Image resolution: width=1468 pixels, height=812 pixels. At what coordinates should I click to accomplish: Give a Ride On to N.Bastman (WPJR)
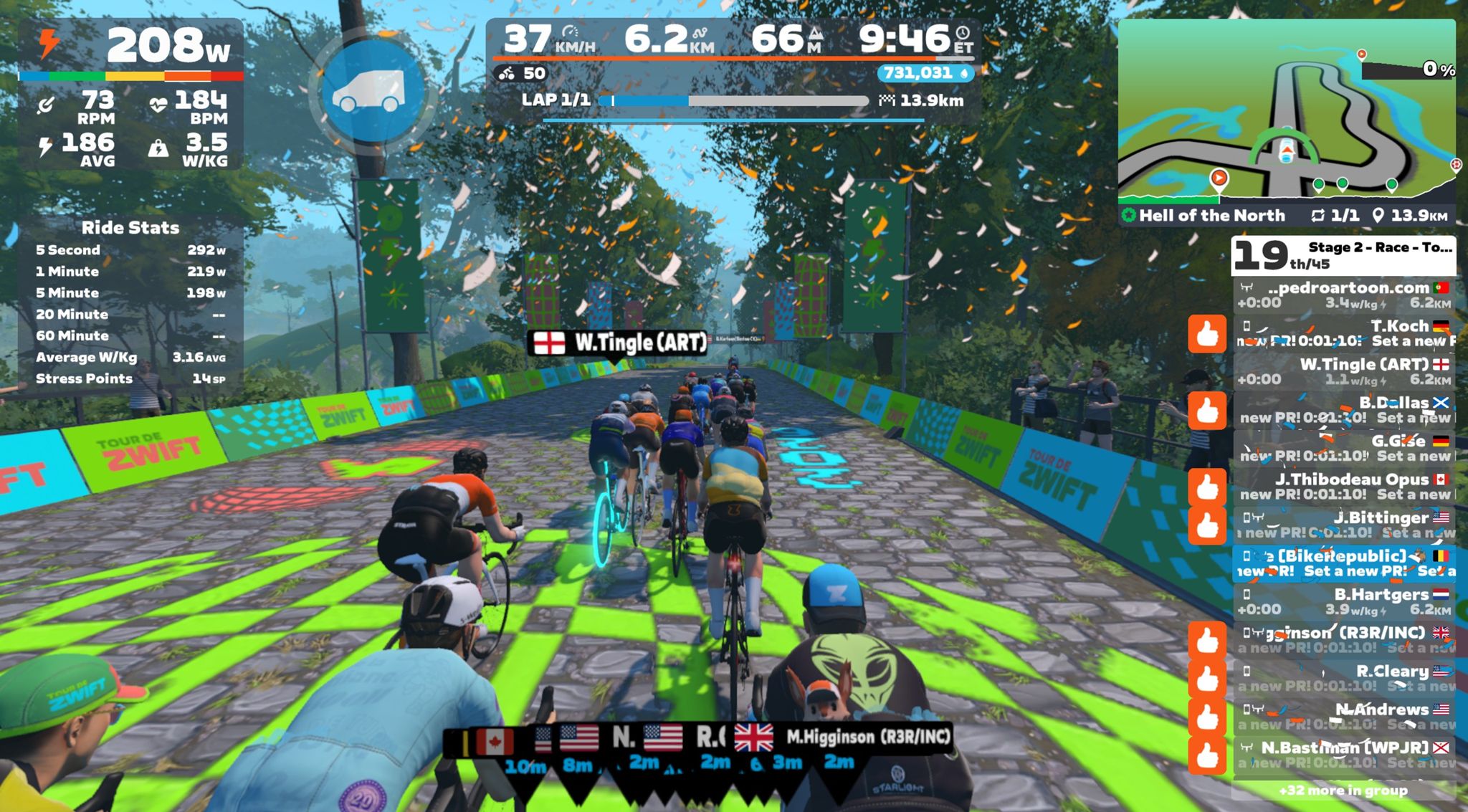pyautogui.click(x=1207, y=755)
